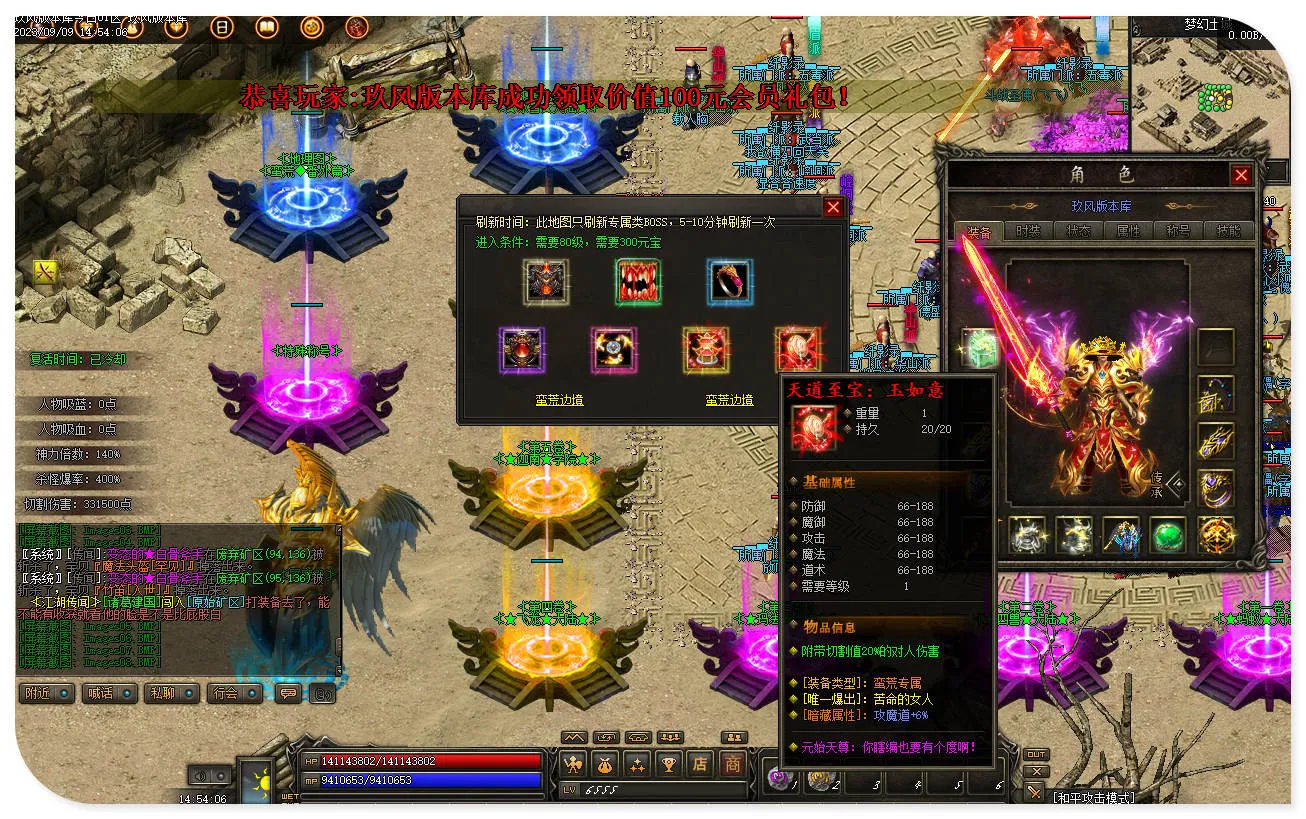Show the 属性 attributes tab
This screenshot has width=1306, height=819.
pos(1128,231)
